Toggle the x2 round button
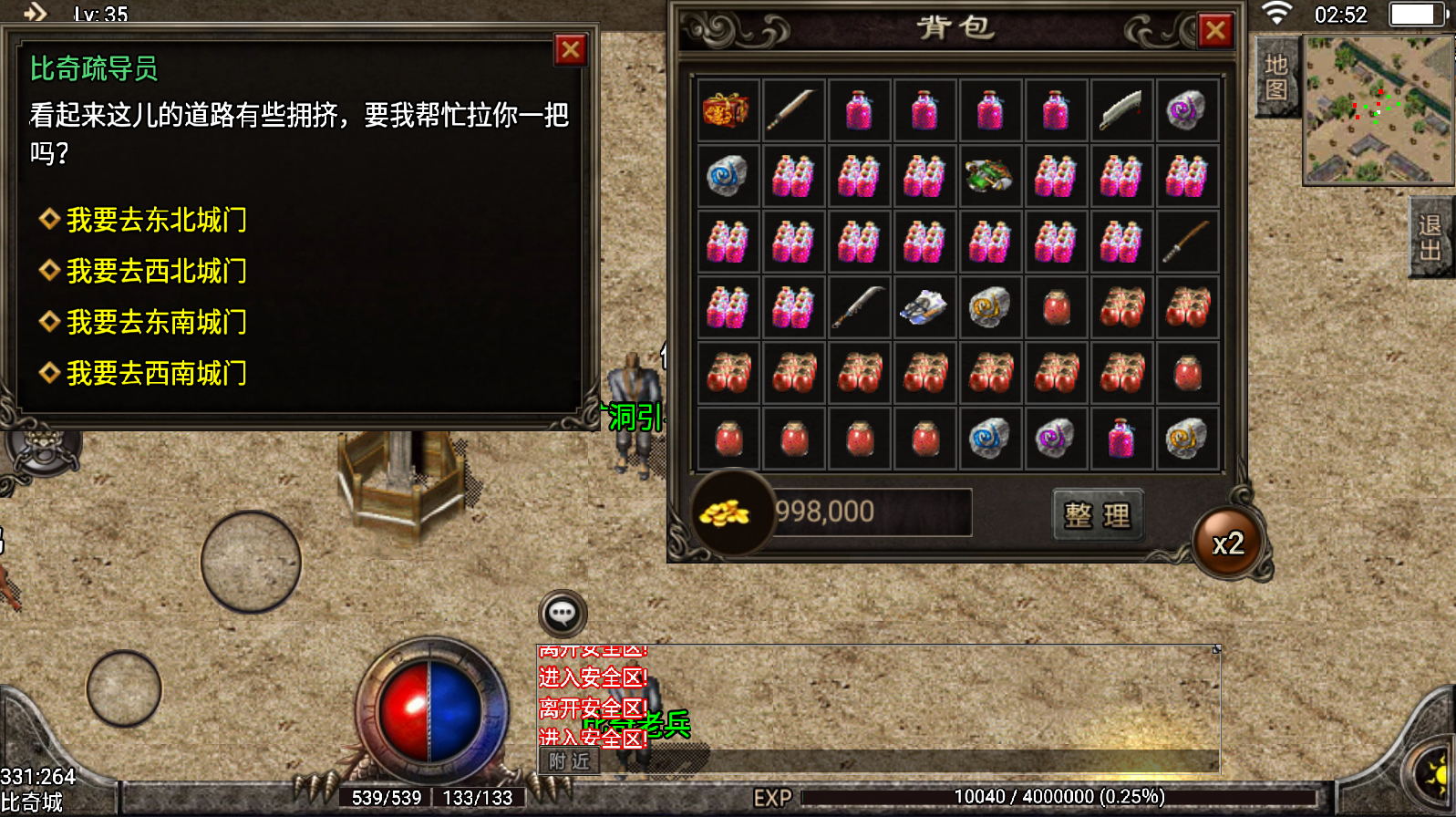 click(1227, 544)
